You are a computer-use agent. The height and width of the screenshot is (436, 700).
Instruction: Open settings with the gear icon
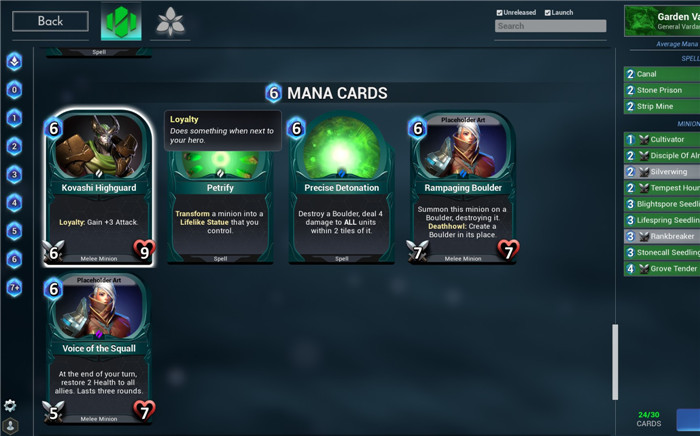[10, 405]
